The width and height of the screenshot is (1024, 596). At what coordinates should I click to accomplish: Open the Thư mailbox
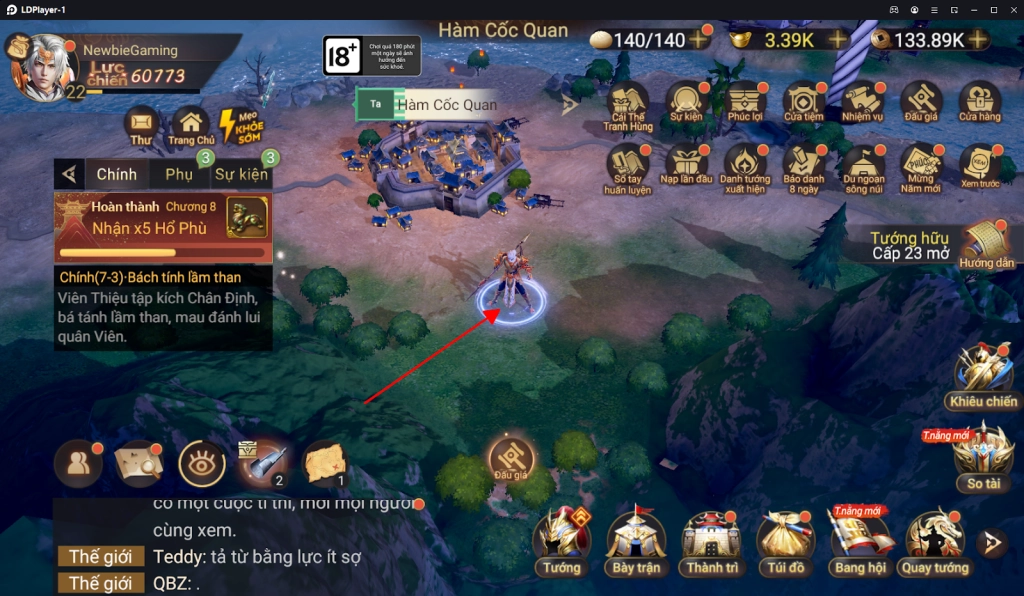[x=141, y=125]
